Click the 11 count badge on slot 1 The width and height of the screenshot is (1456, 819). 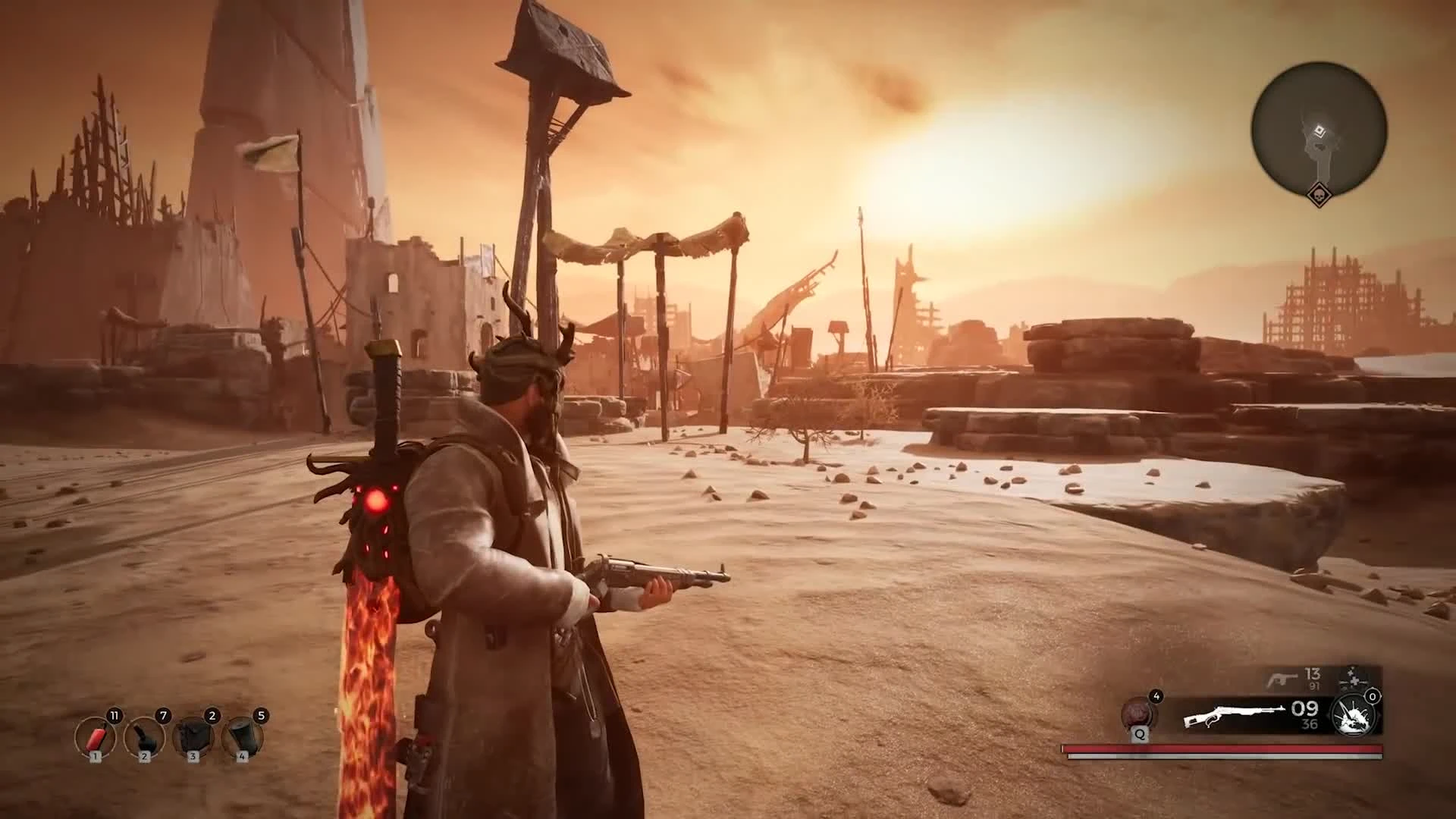pyautogui.click(x=114, y=714)
